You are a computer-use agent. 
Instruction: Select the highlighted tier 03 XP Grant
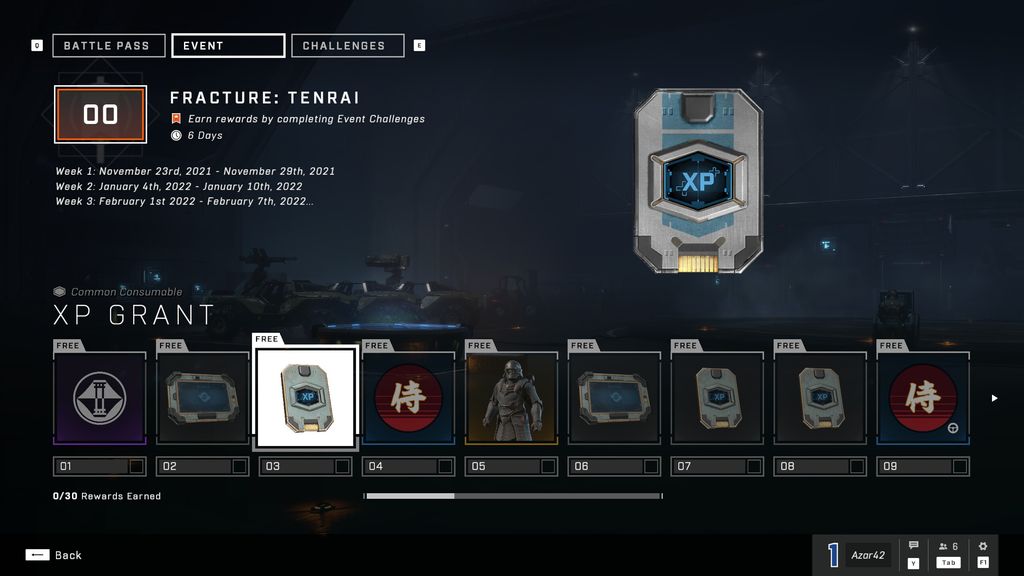(x=306, y=398)
